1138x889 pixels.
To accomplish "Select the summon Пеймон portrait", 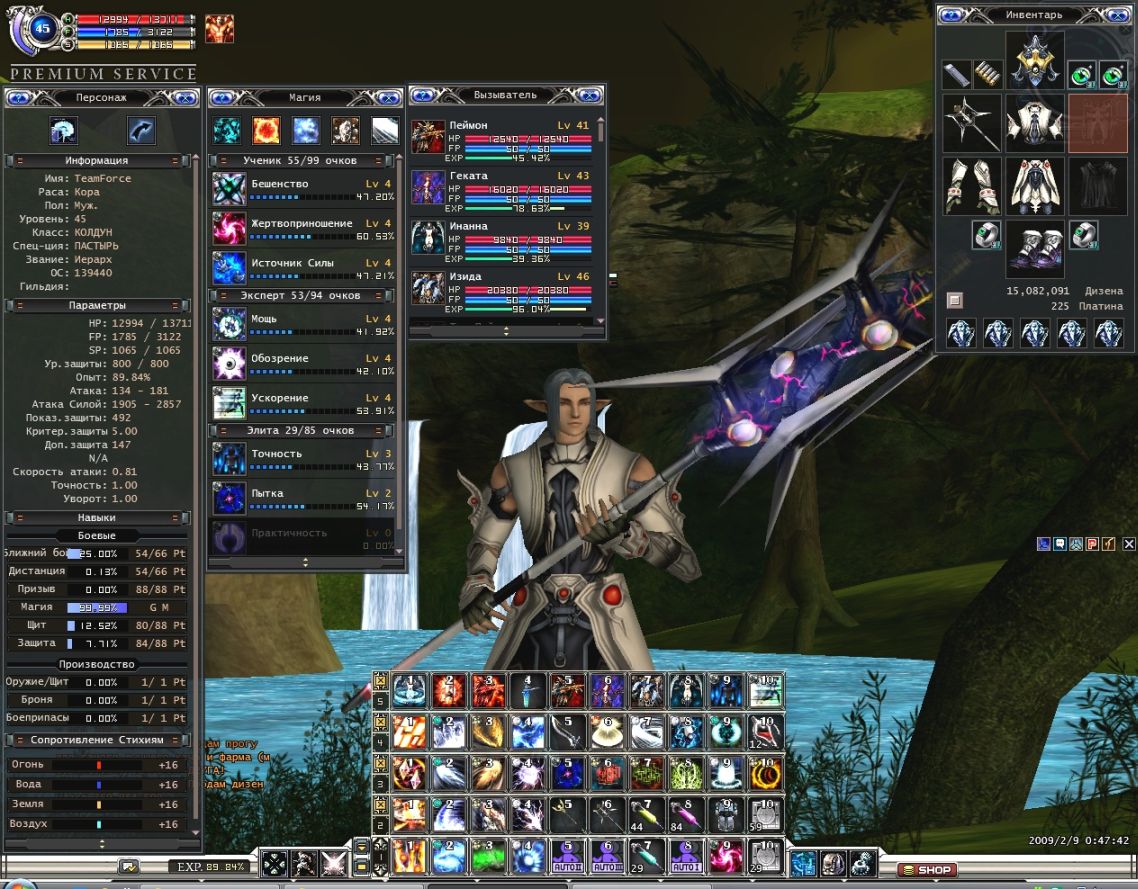I will point(427,137).
